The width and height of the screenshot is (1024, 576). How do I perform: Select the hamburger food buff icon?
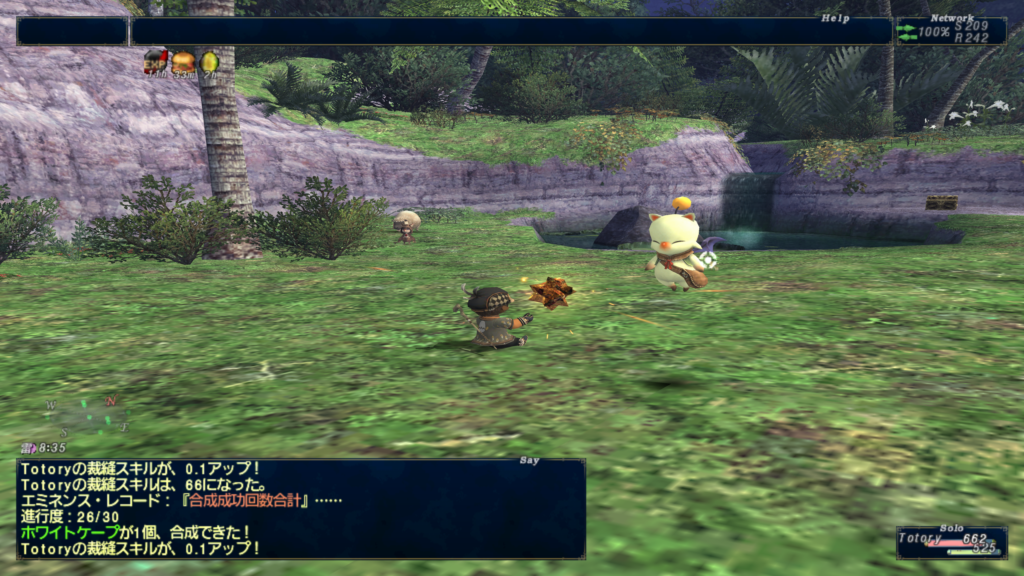pyautogui.click(x=182, y=62)
